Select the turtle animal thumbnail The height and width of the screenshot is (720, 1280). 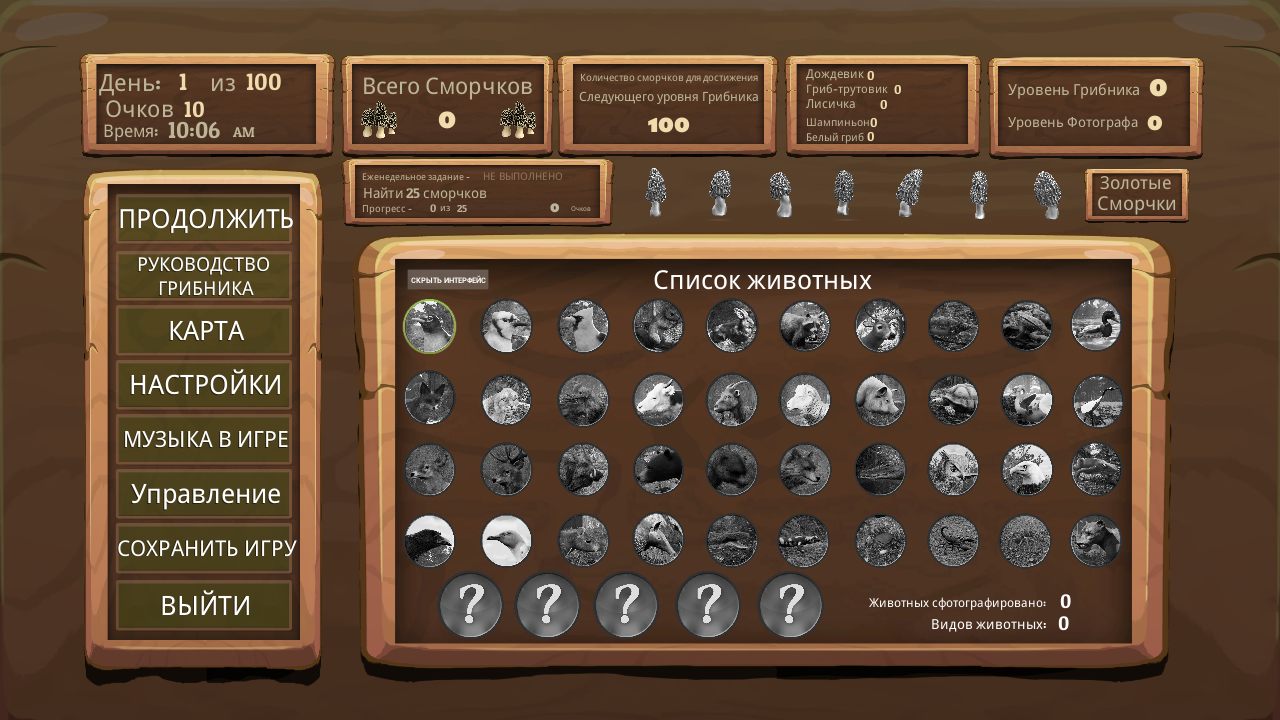953,400
